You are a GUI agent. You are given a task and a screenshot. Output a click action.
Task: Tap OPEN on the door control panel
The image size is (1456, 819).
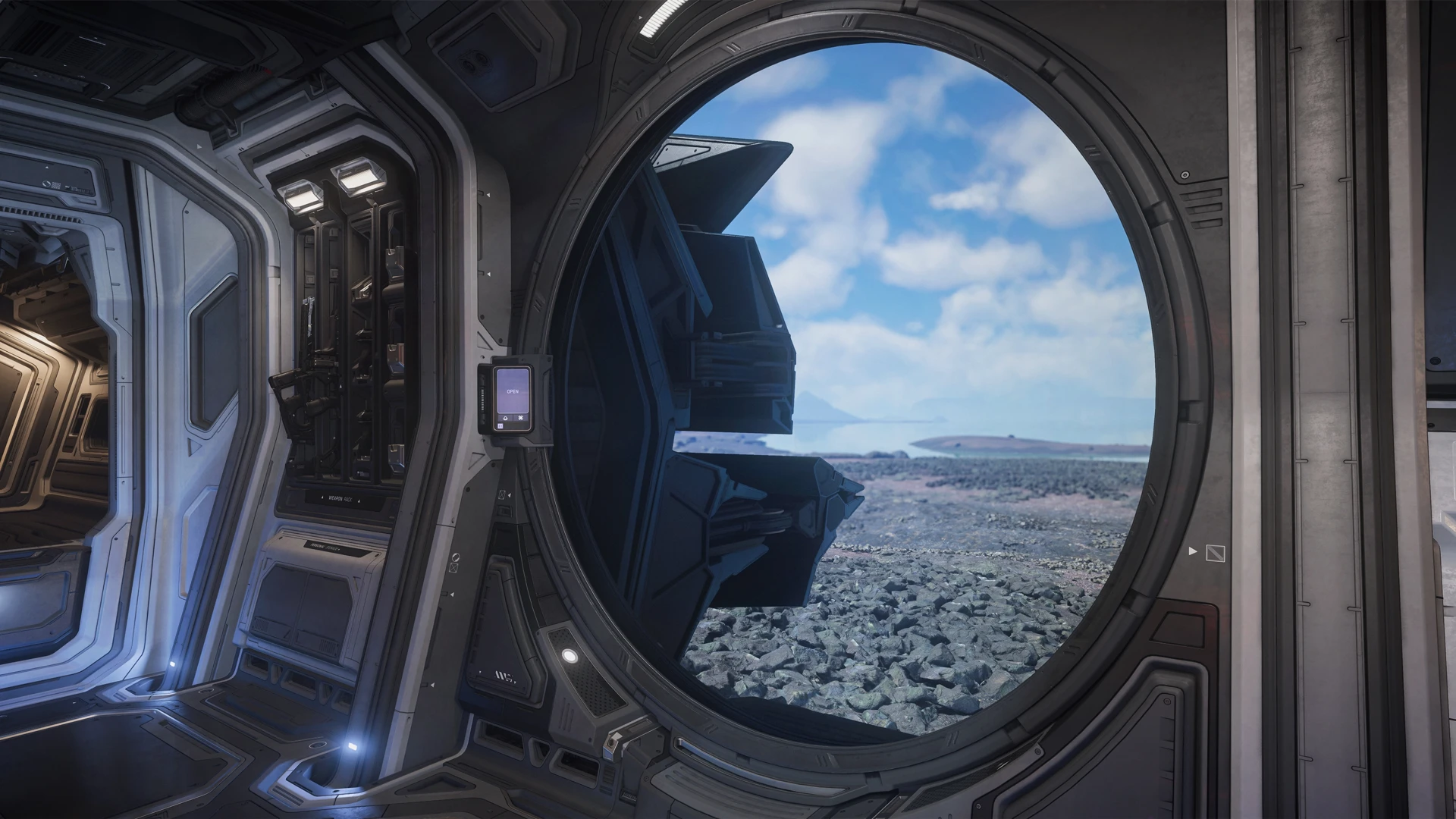point(512,391)
